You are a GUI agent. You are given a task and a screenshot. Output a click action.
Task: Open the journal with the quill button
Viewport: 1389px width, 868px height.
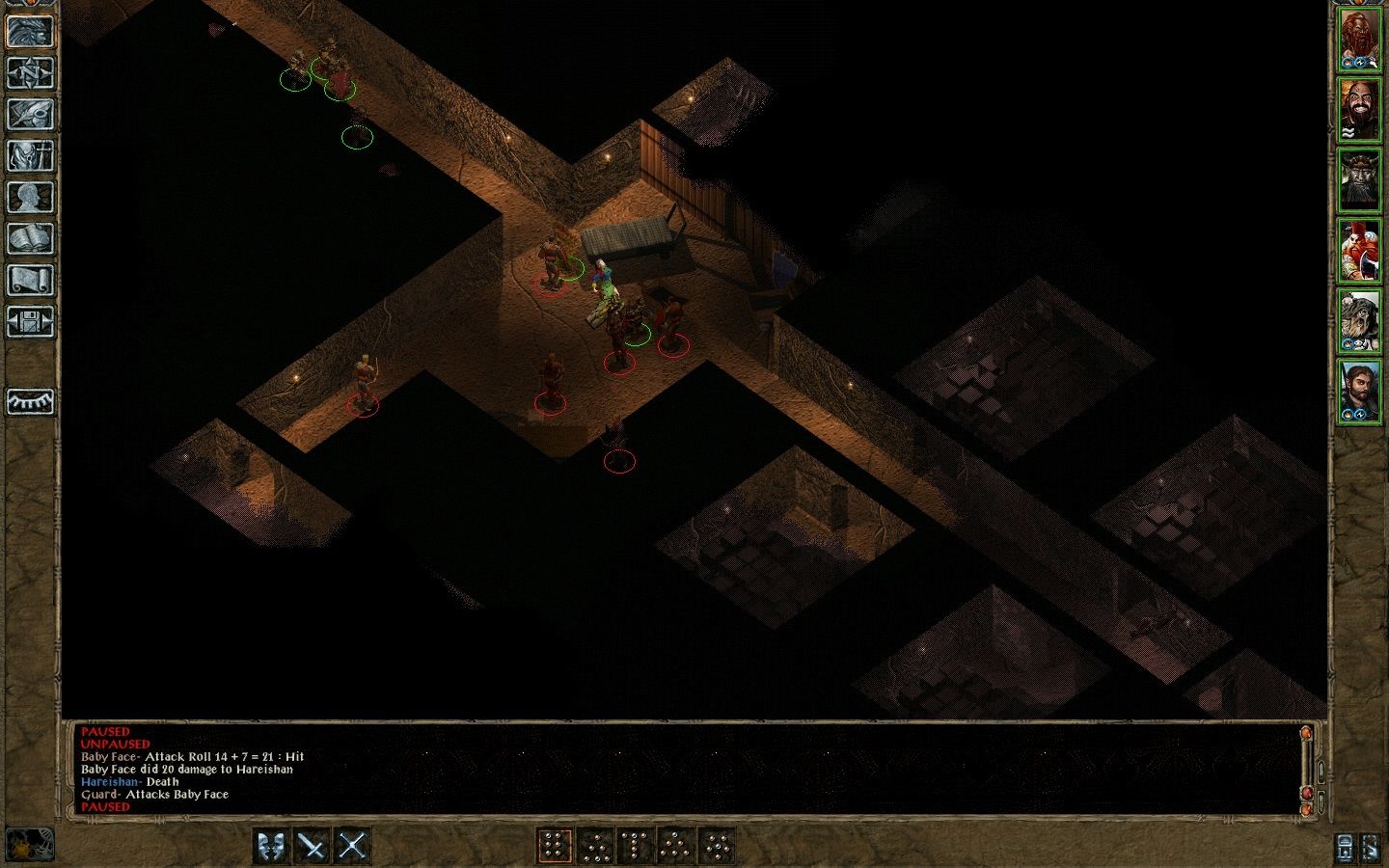tap(30, 115)
